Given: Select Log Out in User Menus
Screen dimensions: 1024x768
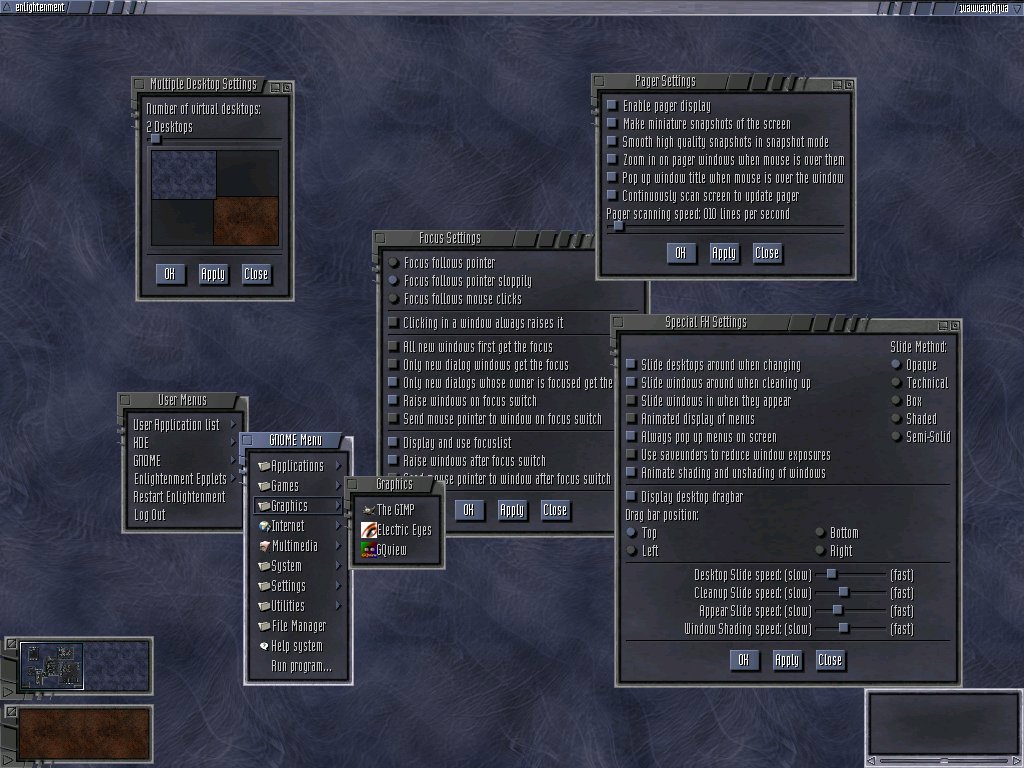Looking at the screenshot, I should (x=150, y=515).
